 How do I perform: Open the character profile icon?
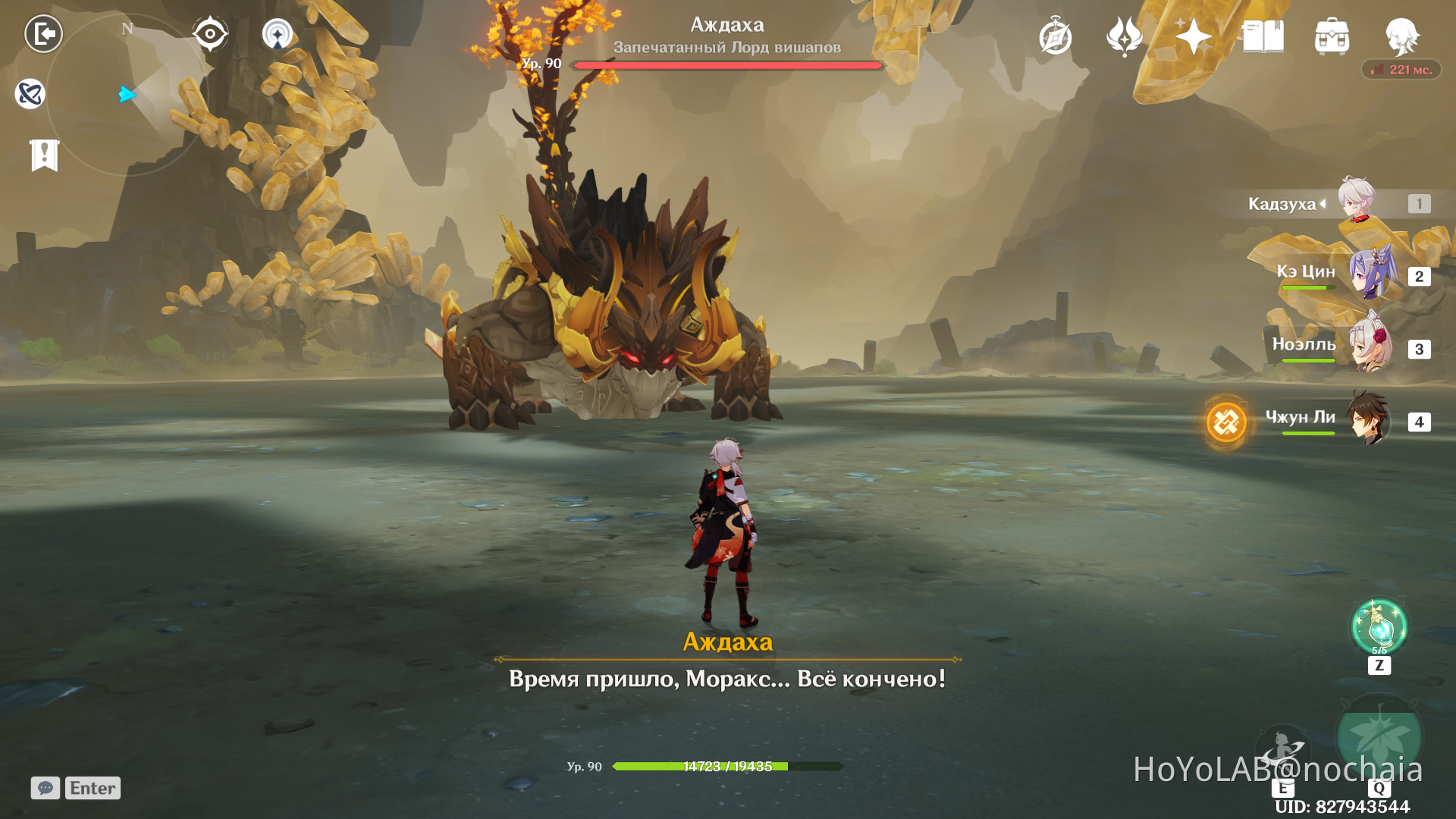click(1401, 36)
